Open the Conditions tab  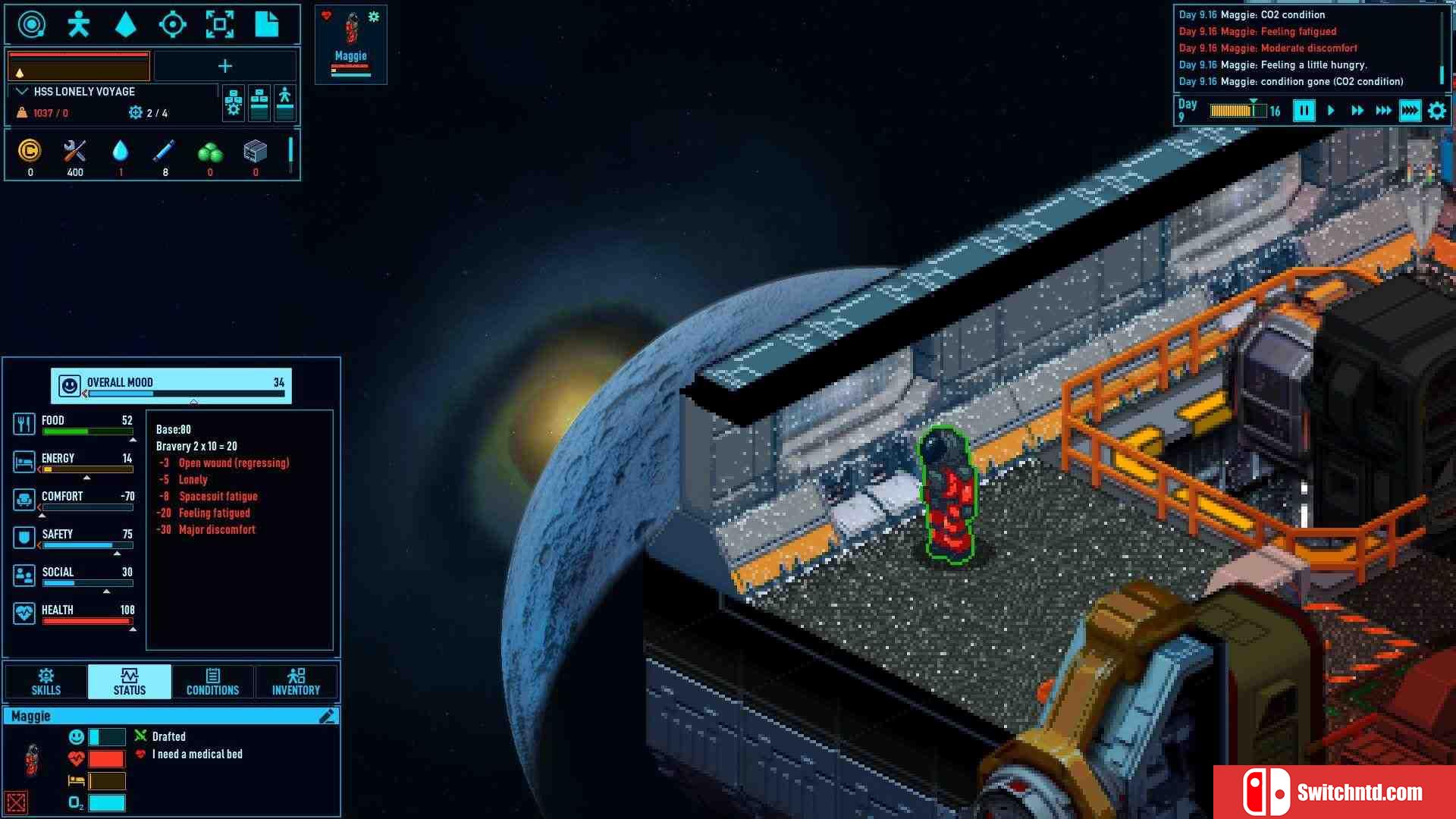212,681
